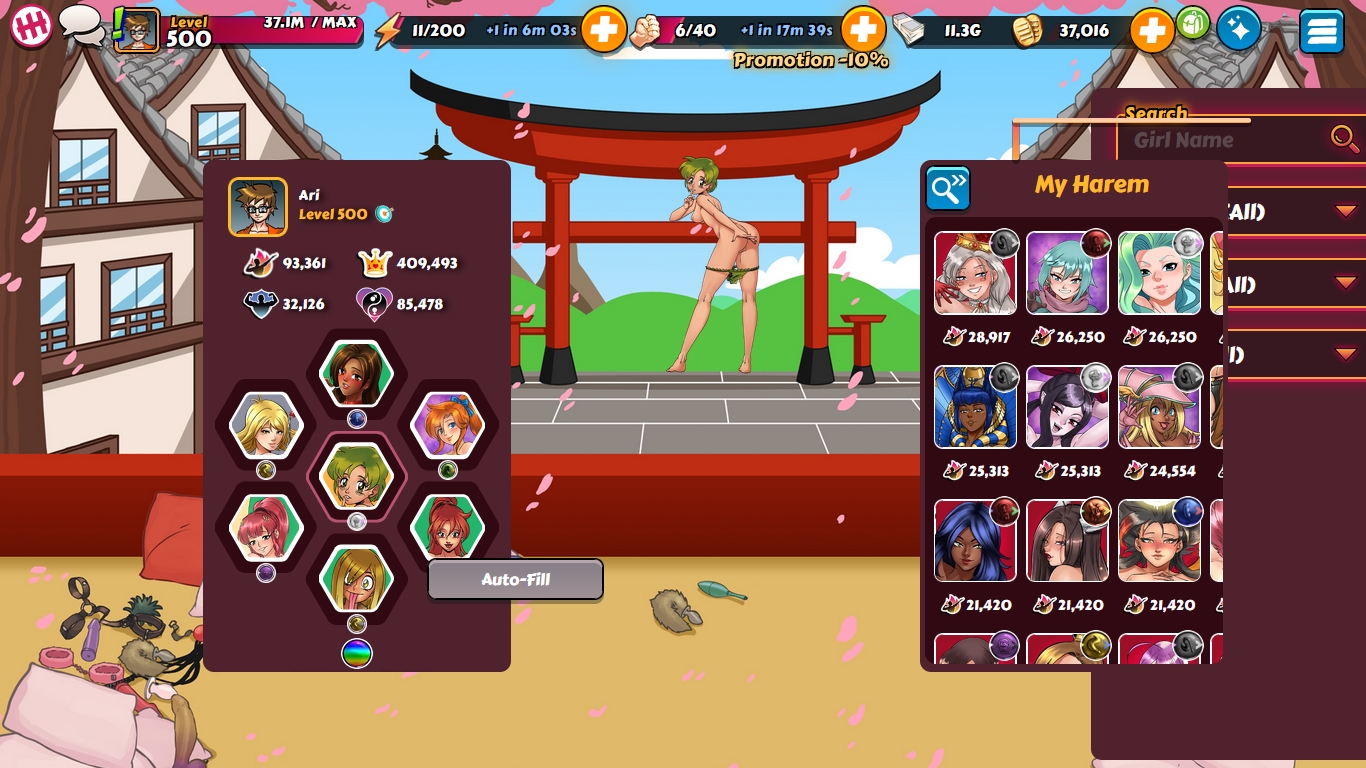
Task: Open the hamburger main menu
Action: click(x=1321, y=31)
